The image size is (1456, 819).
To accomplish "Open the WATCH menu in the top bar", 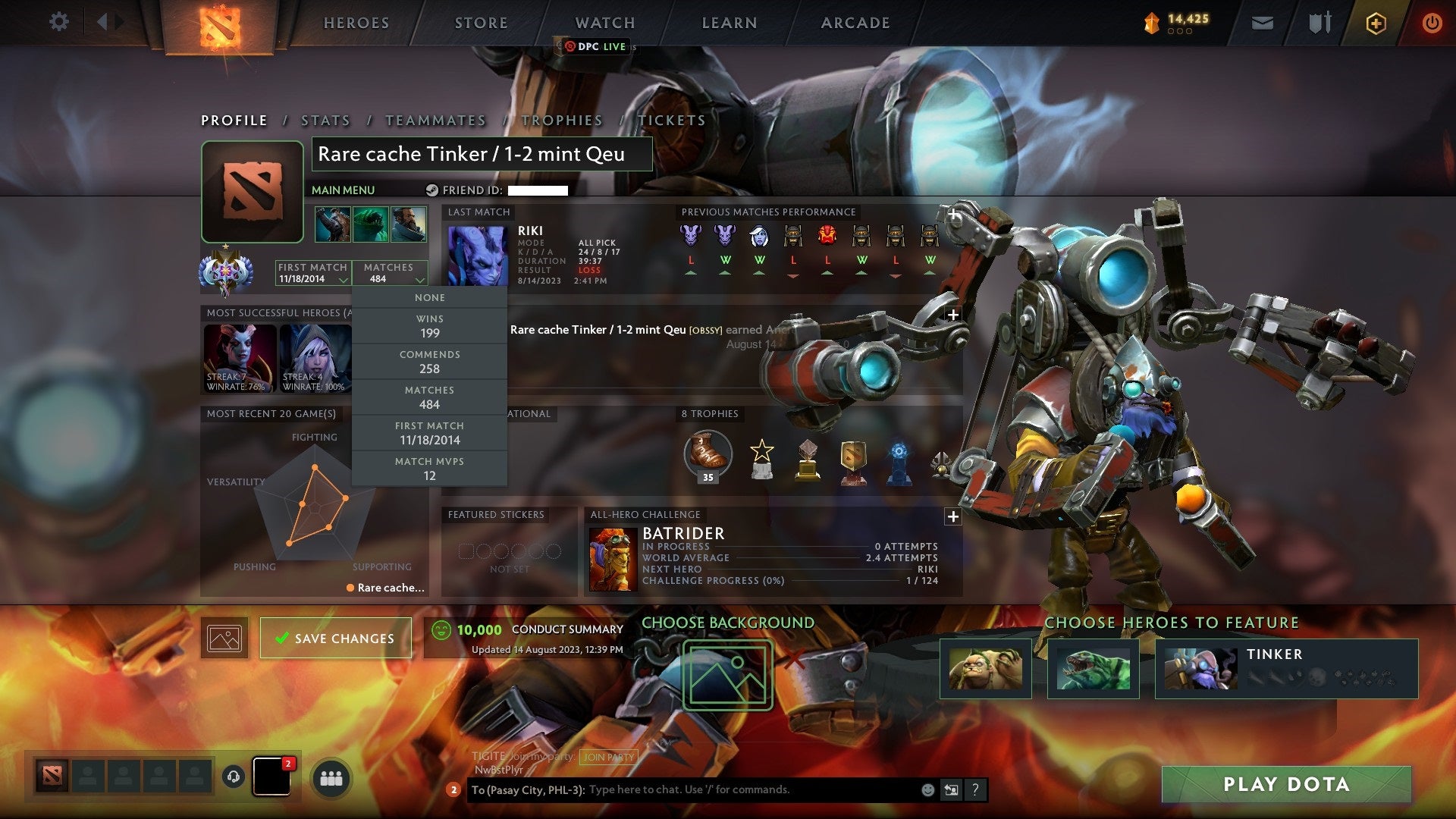I will pyautogui.click(x=604, y=23).
